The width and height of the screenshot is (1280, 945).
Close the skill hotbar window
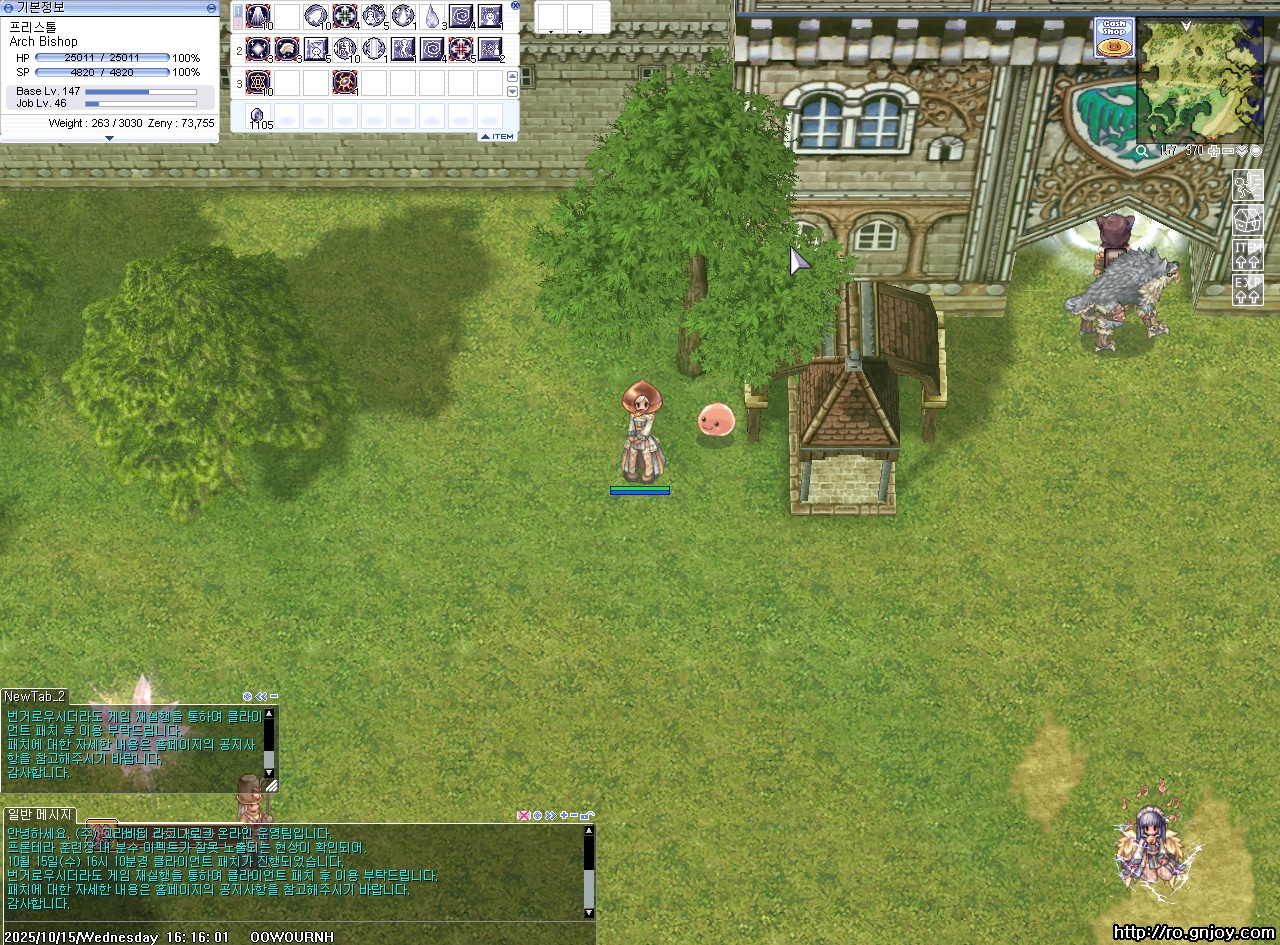pos(515,5)
